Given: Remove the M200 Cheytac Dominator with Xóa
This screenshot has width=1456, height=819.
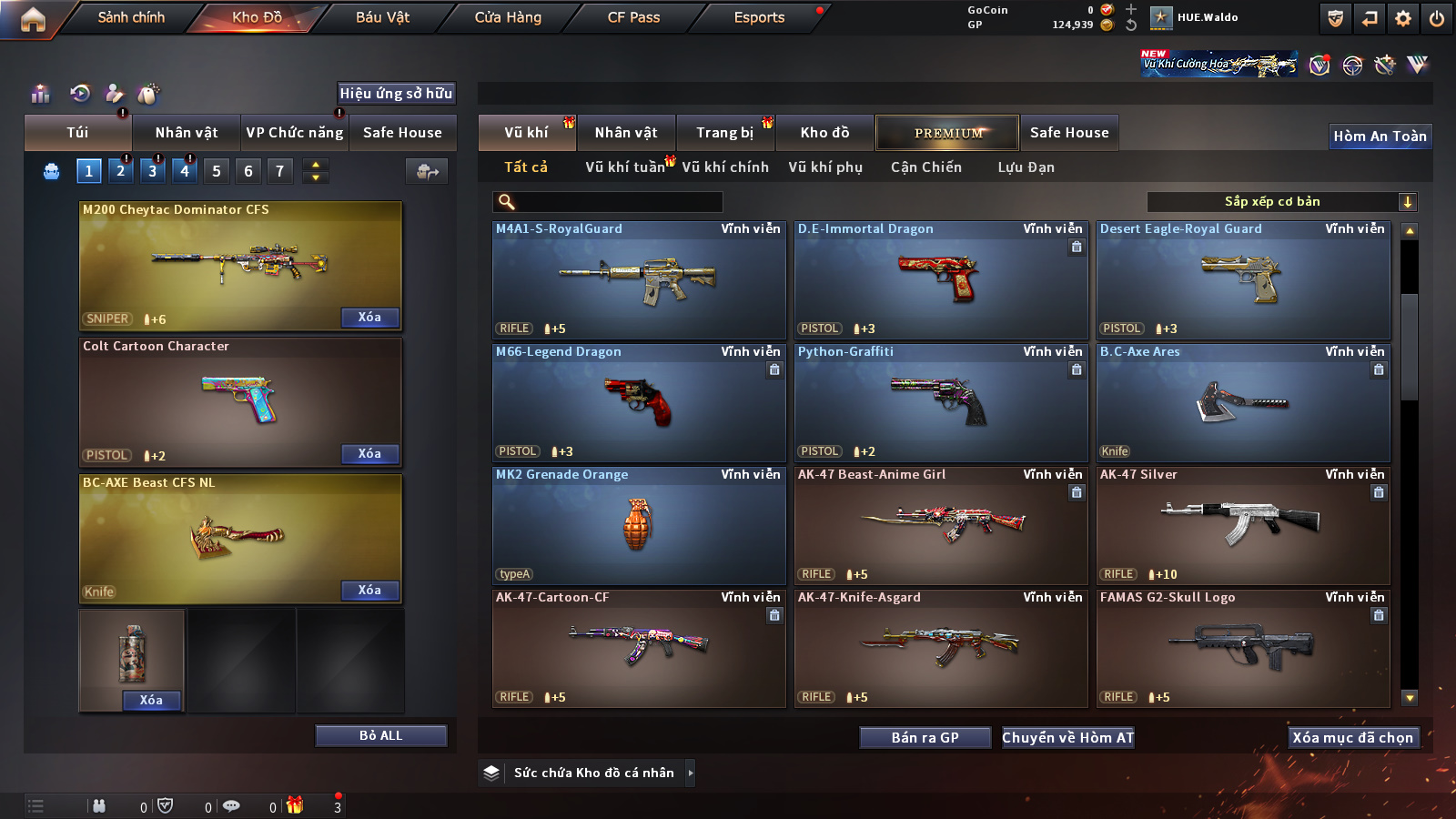Looking at the screenshot, I should click(369, 318).
